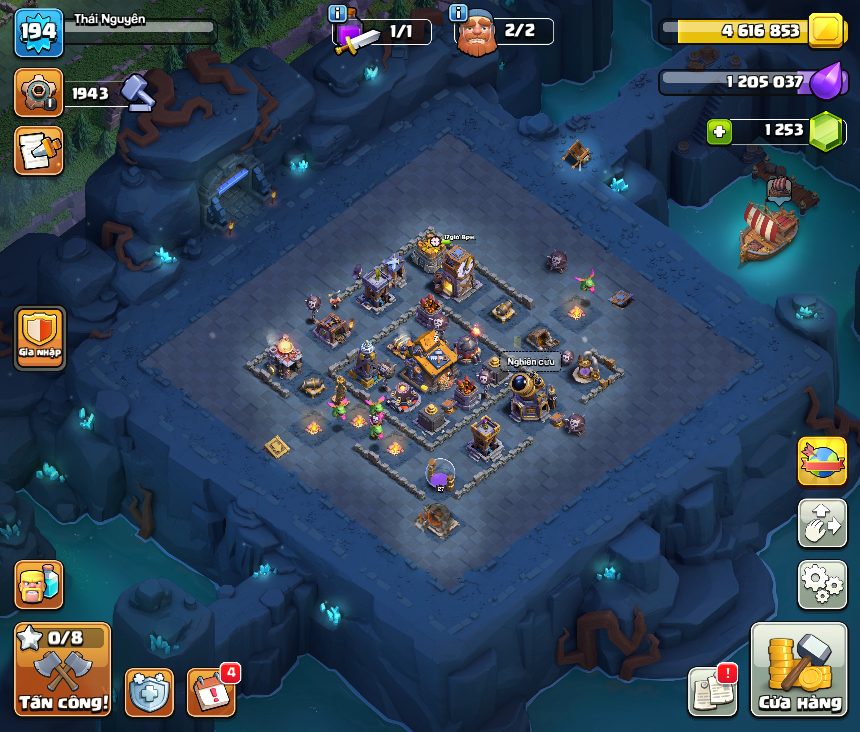860x732 pixels.
Task: Show player profile via level 194 badge
Action: (x=39, y=33)
